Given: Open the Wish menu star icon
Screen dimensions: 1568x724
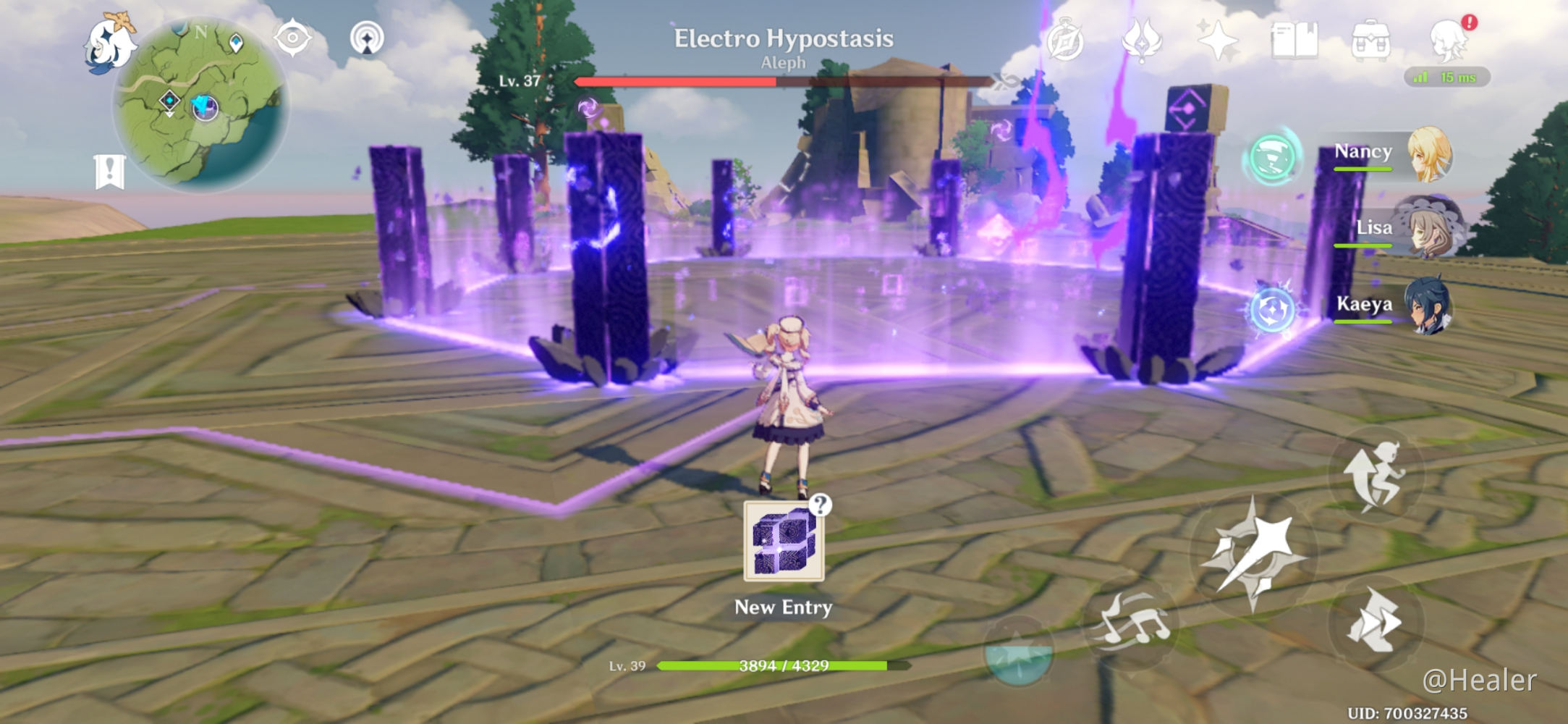Looking at the screenshot, I should click(x=1217, y=41).
